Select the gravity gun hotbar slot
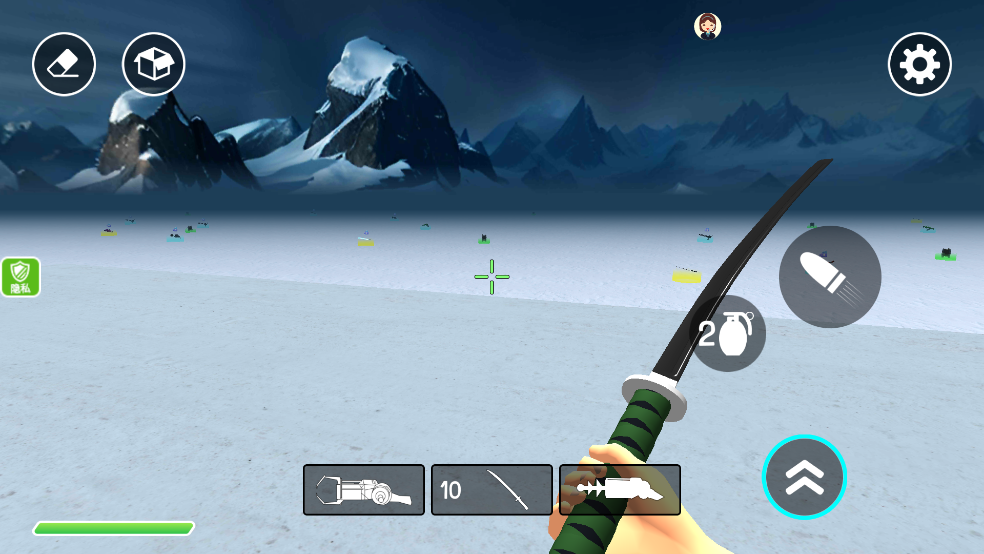The image size is (984, 554). pyautogui.click(x=364, y=490)
